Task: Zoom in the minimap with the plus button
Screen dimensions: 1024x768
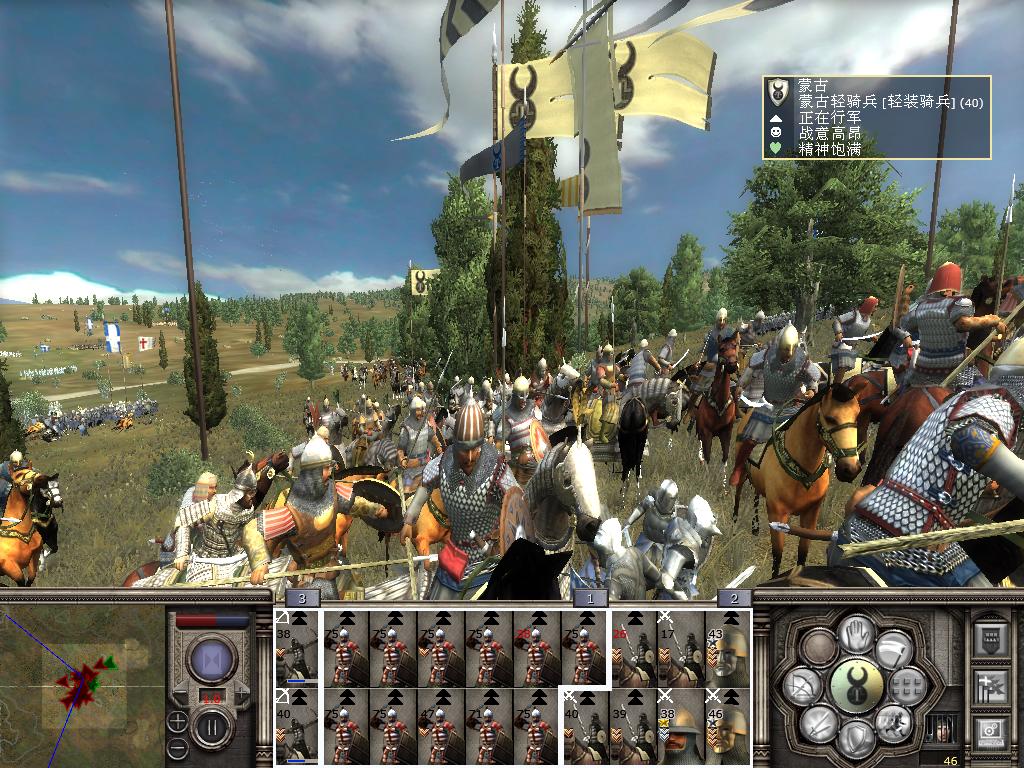Action: (x=177, y=721)
